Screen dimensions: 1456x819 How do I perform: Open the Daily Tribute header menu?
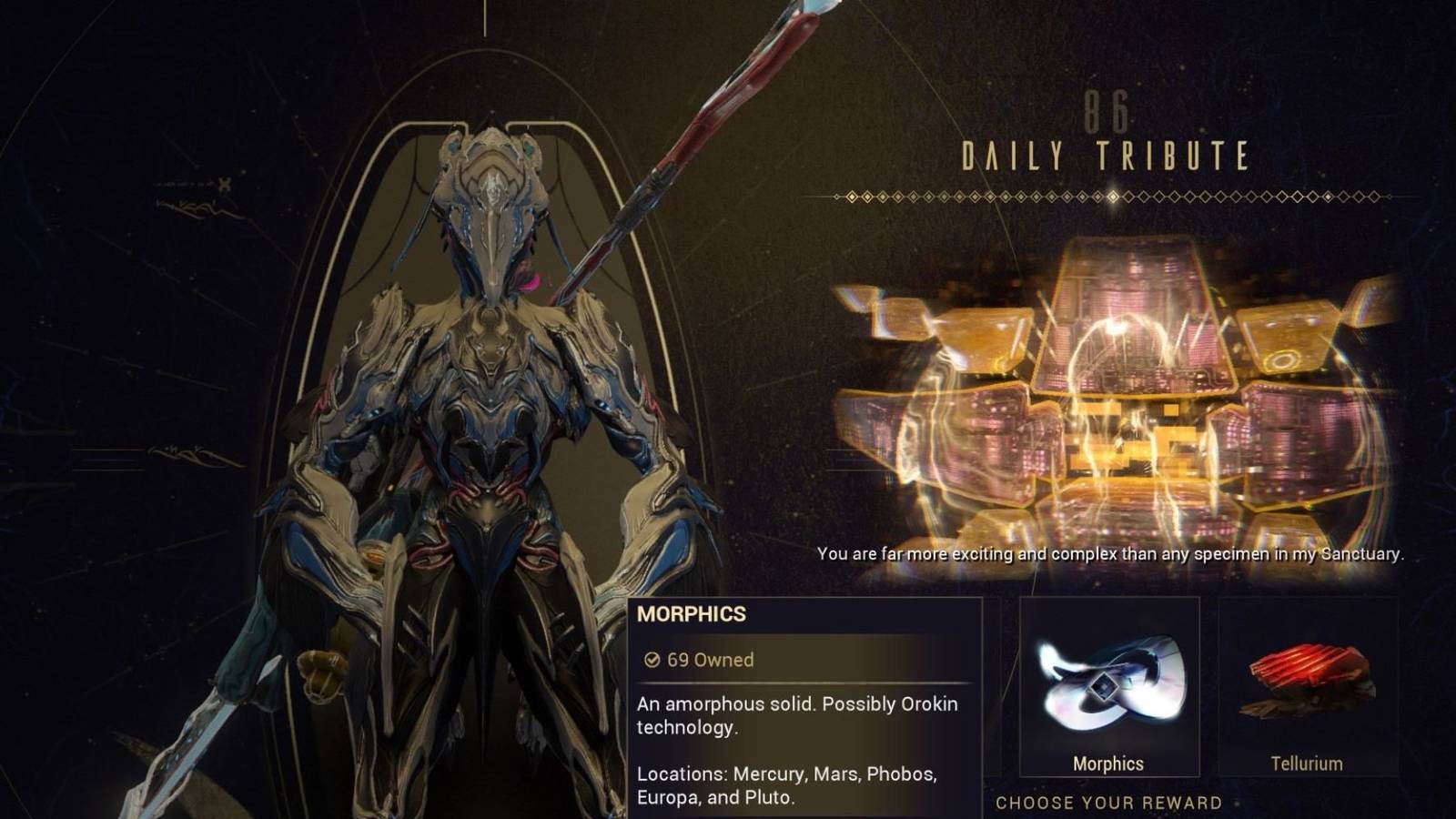click(1106, 157)
